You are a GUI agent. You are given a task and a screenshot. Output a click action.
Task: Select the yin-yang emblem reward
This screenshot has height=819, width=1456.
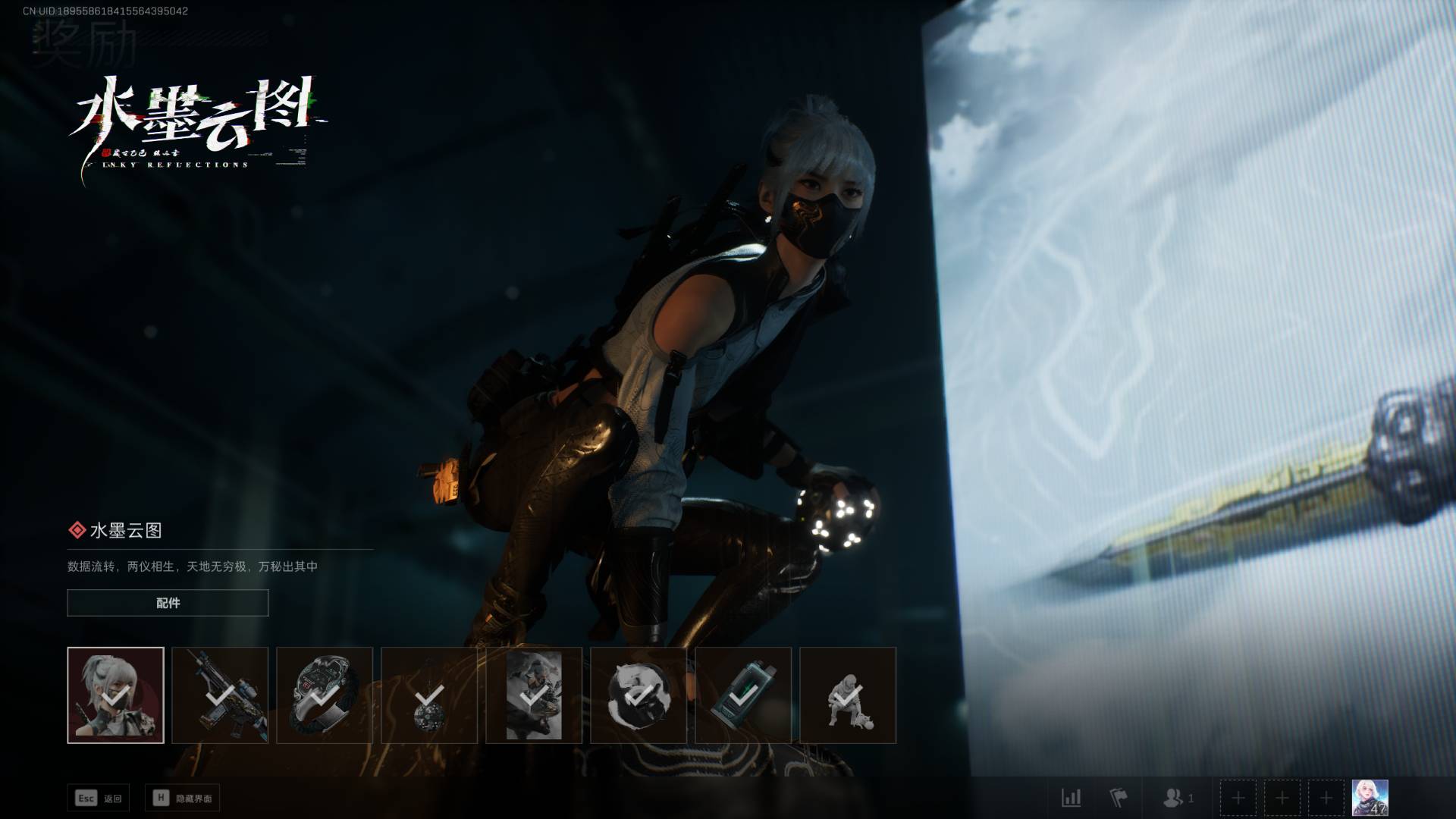tap(639, 695)
